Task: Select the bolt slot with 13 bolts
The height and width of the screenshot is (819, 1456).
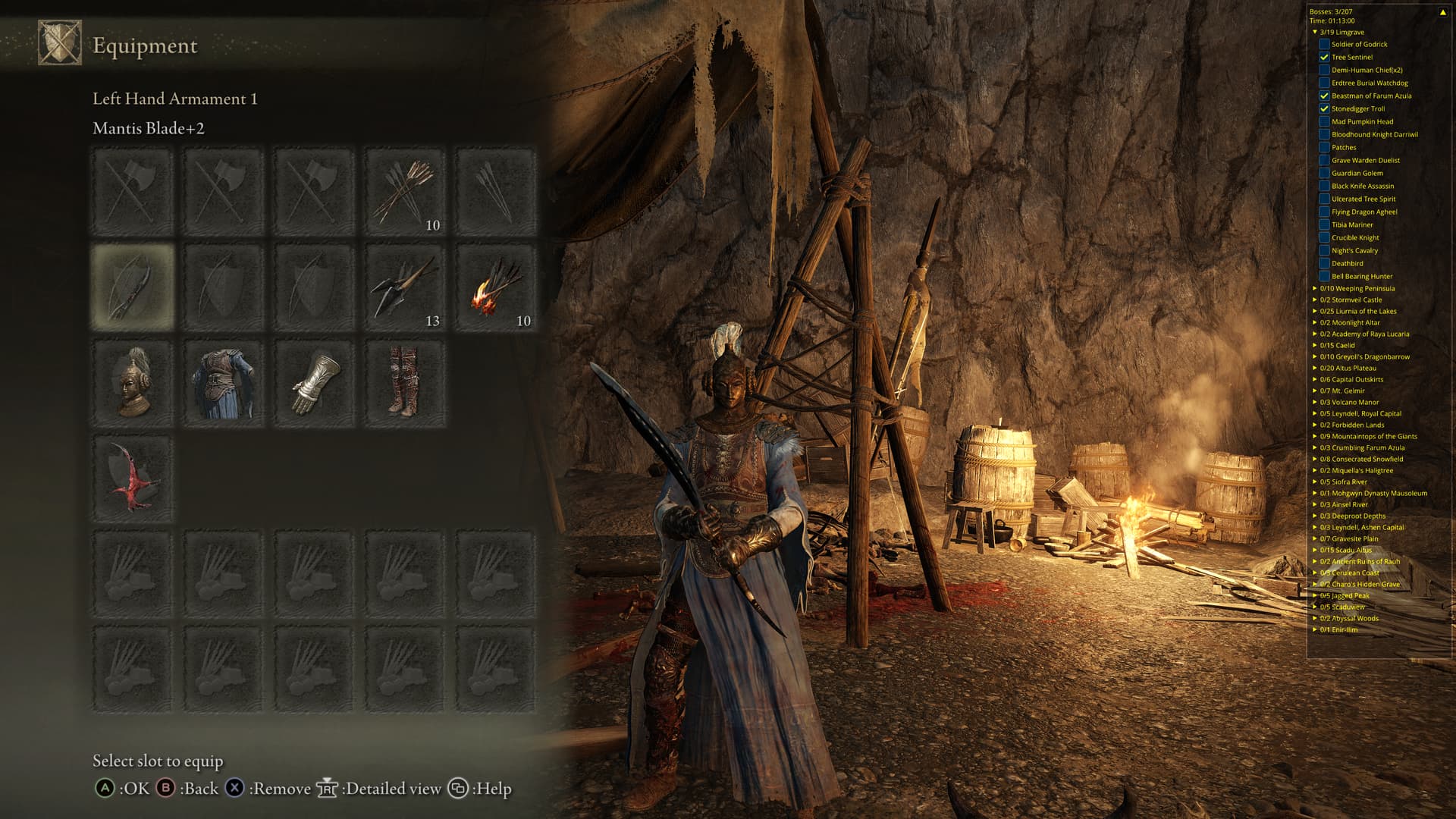Action: (406, 287)
